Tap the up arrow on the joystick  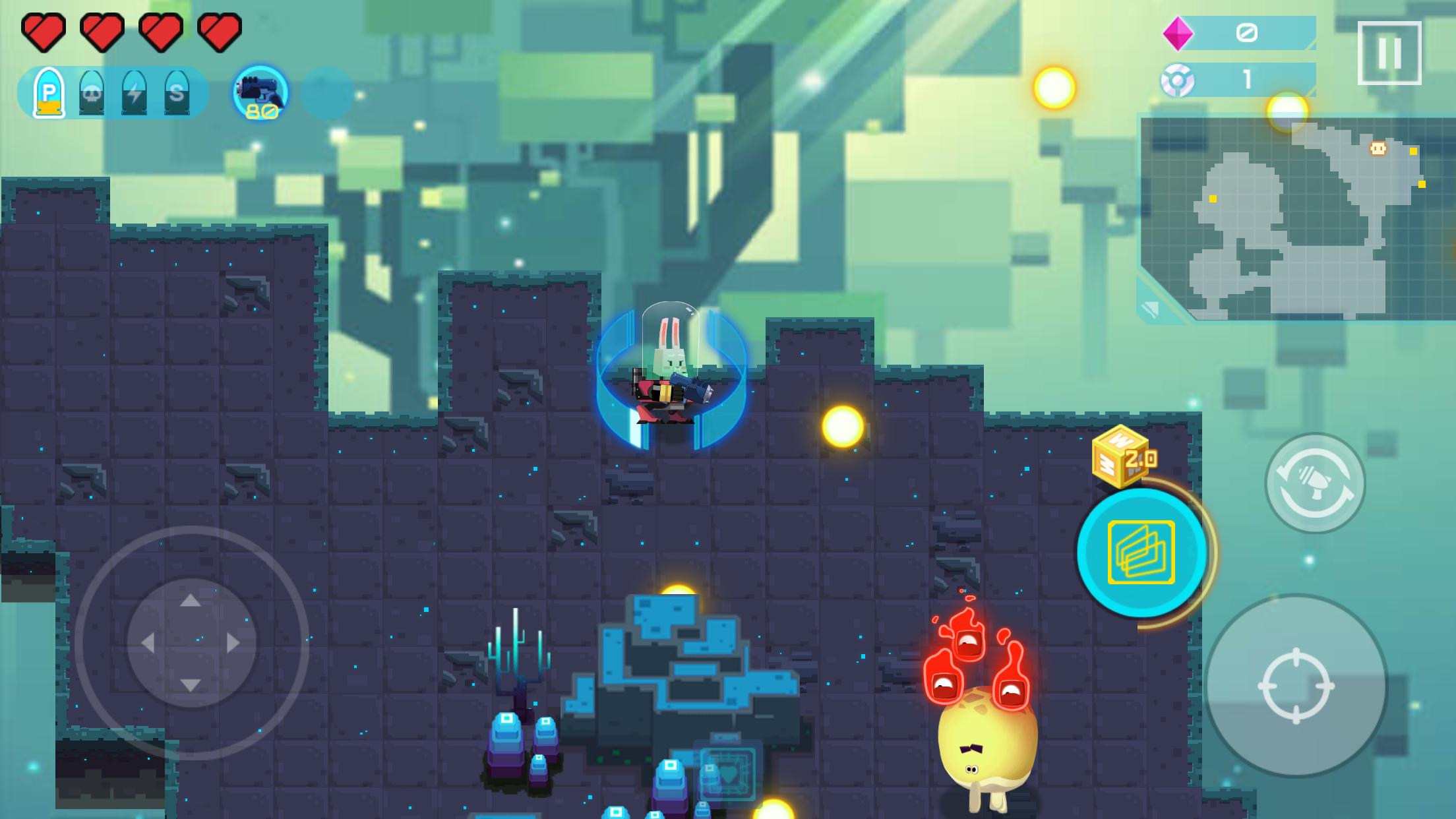191,600
